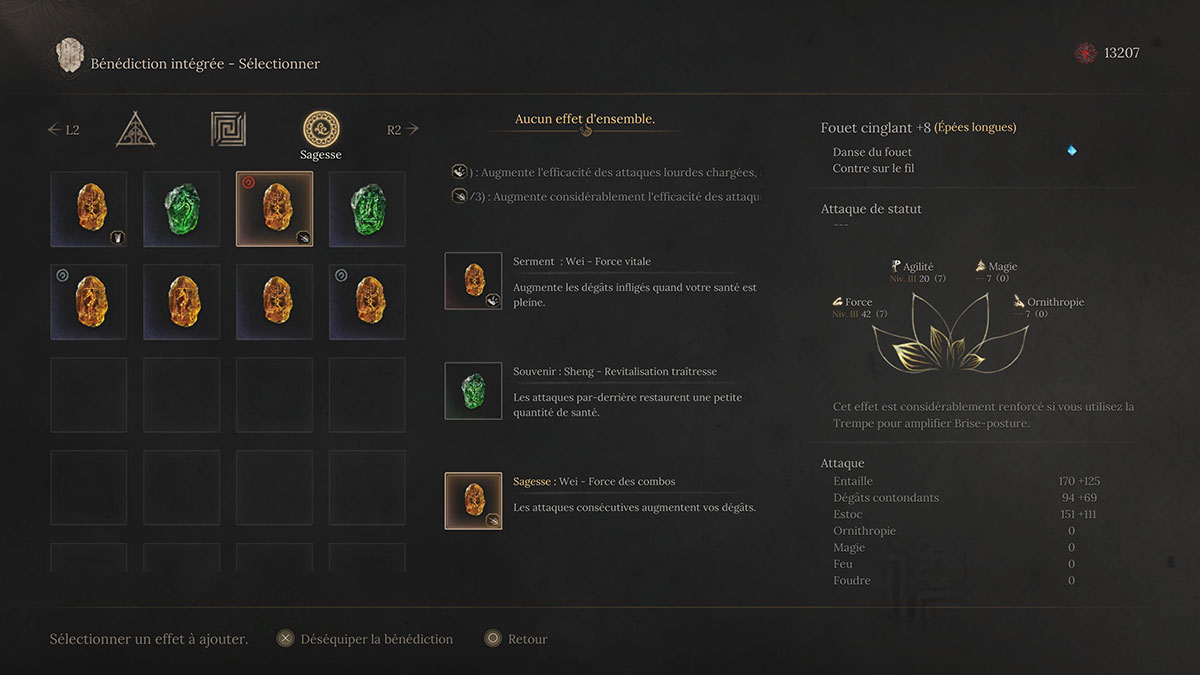Open the square labyrinth category tab

coord(228,129)
